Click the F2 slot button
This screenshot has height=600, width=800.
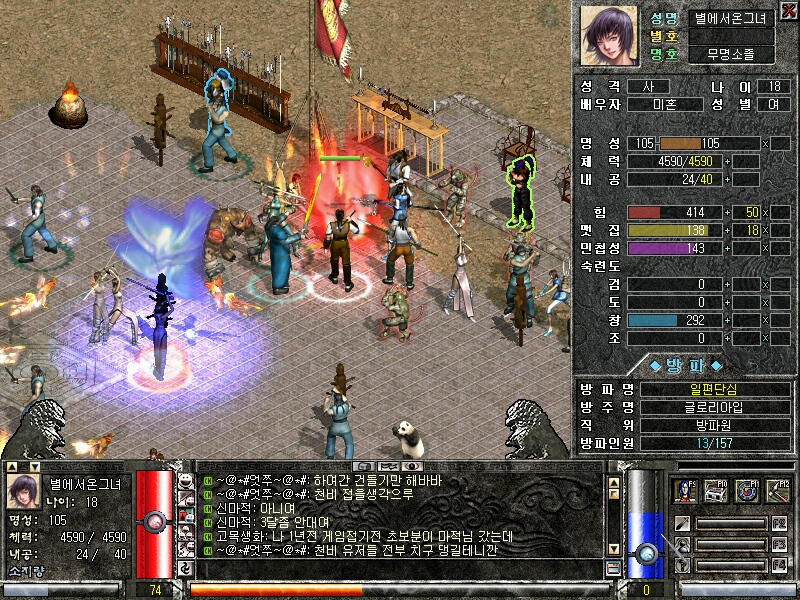[x=779, y=524]
